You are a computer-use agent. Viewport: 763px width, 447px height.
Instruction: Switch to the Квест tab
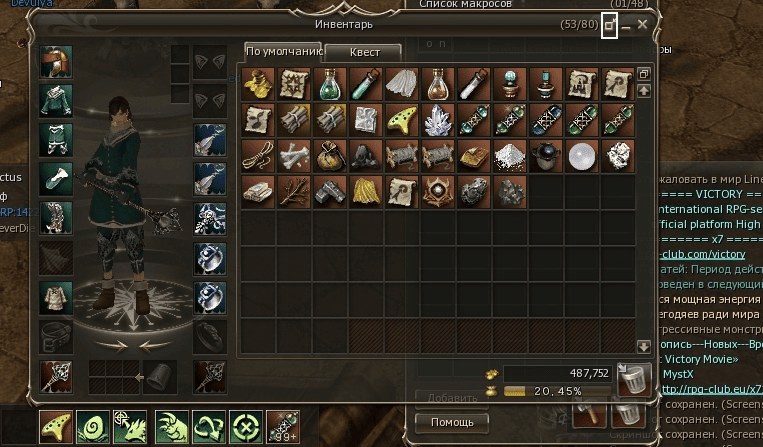pyautogui.click(x=363, y=52)
